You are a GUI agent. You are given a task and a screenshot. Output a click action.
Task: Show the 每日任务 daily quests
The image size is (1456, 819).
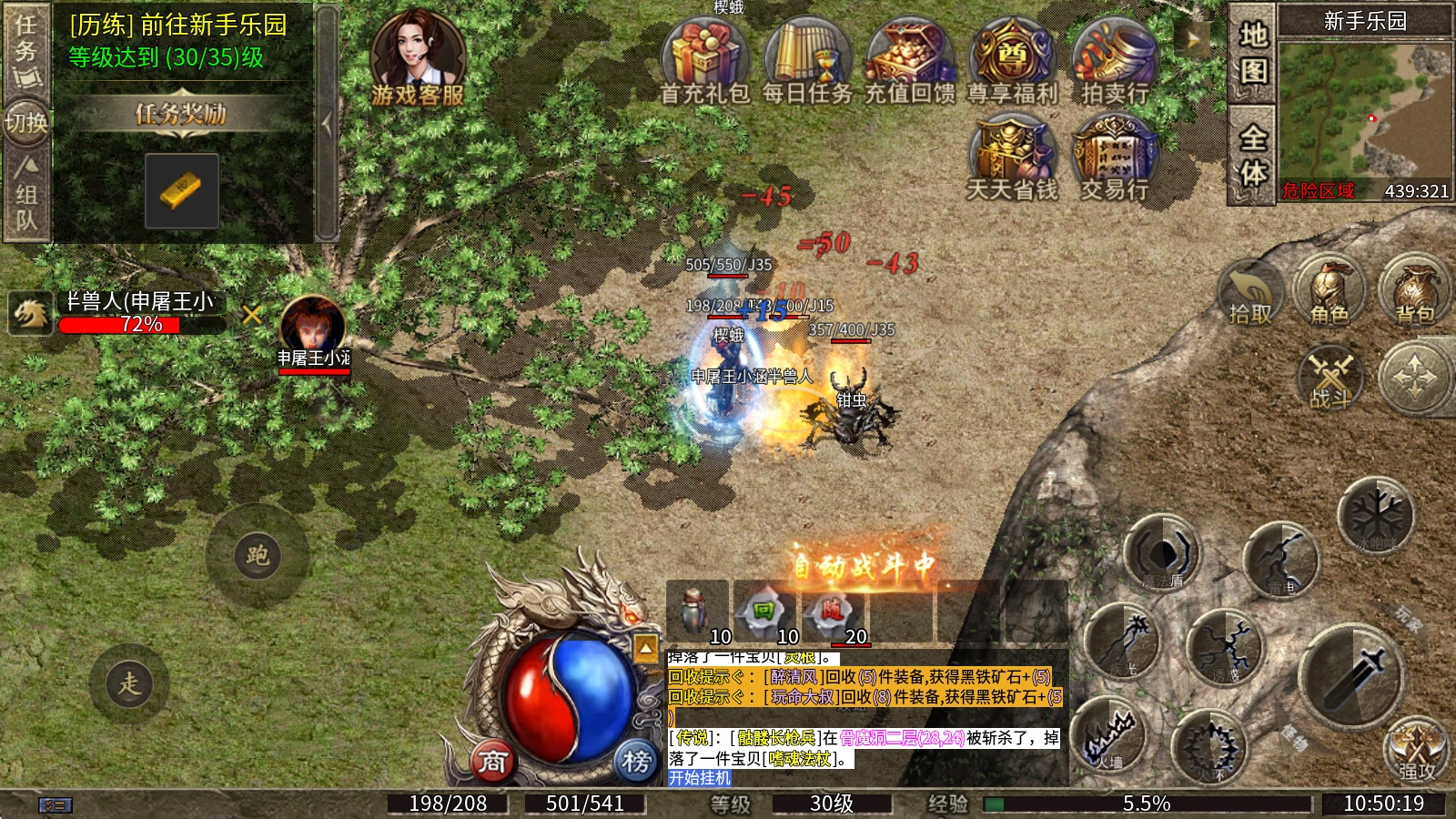coord(806,60)
